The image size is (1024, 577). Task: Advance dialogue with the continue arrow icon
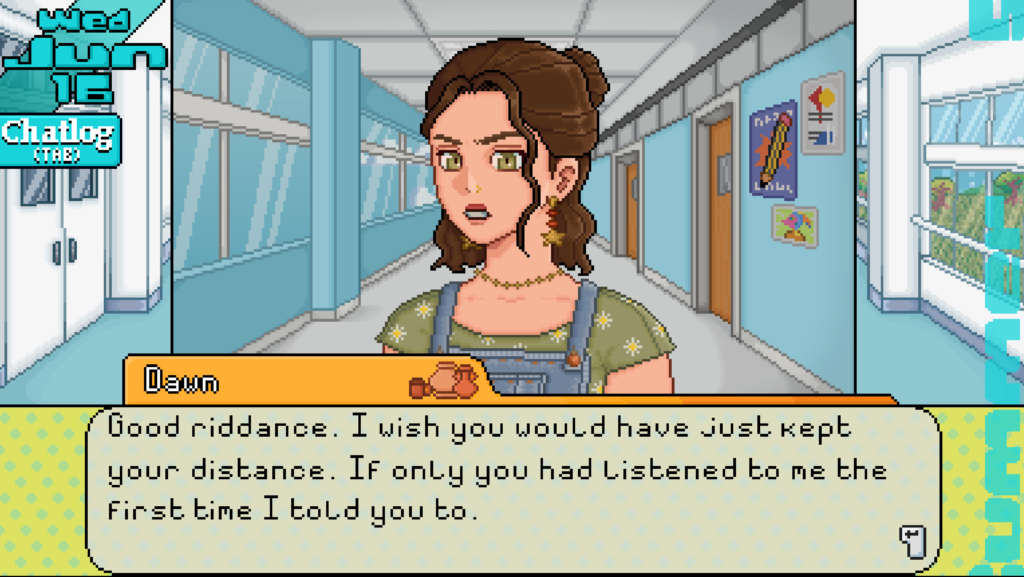tap(912, 541)
